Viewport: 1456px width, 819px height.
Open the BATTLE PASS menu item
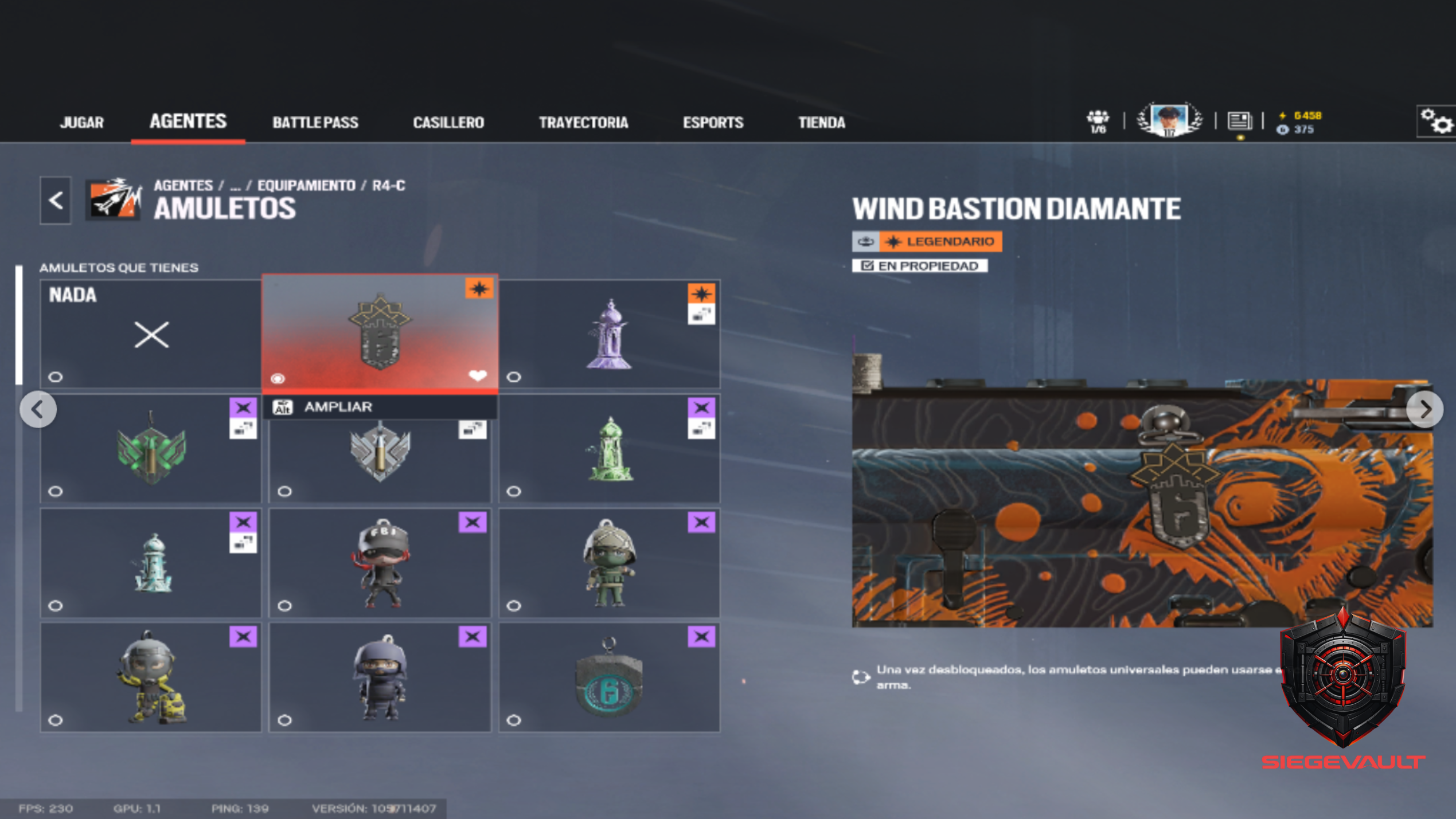(x=315, y=122)
